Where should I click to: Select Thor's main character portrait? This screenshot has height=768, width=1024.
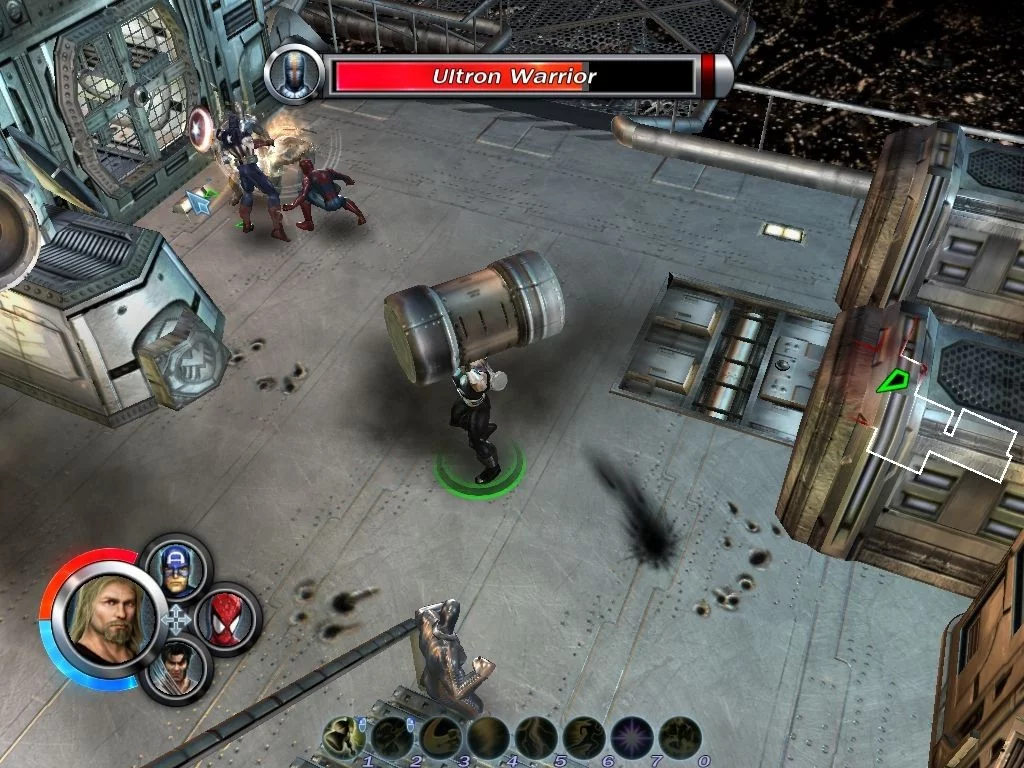[108, 613]
